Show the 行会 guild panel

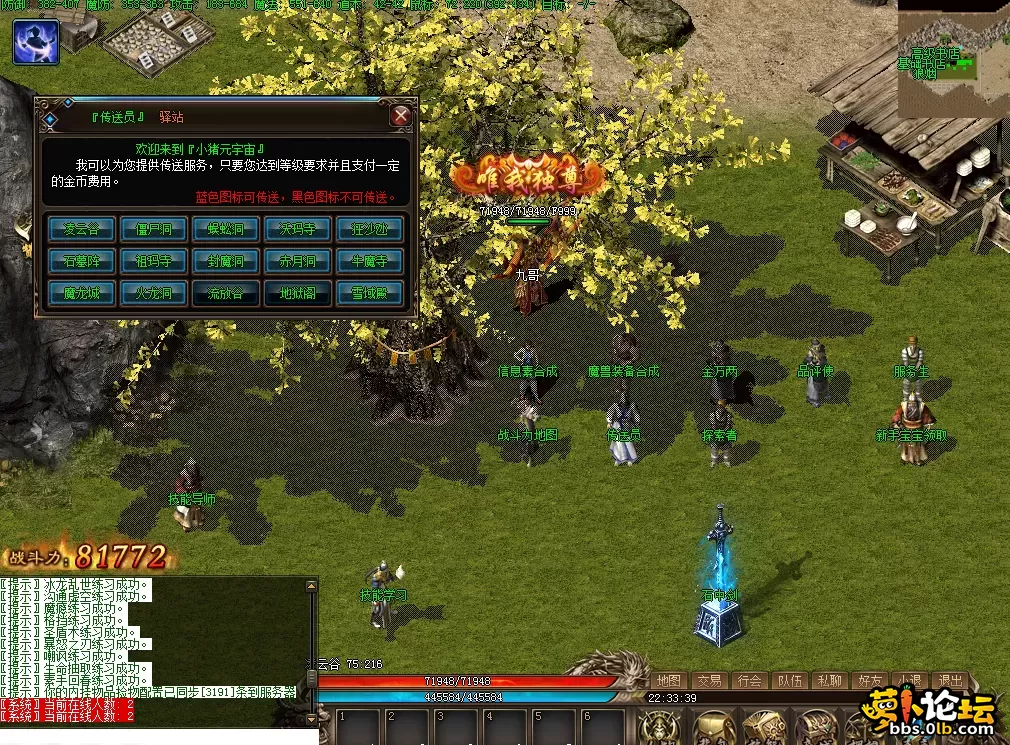click(x=749, y=680)
